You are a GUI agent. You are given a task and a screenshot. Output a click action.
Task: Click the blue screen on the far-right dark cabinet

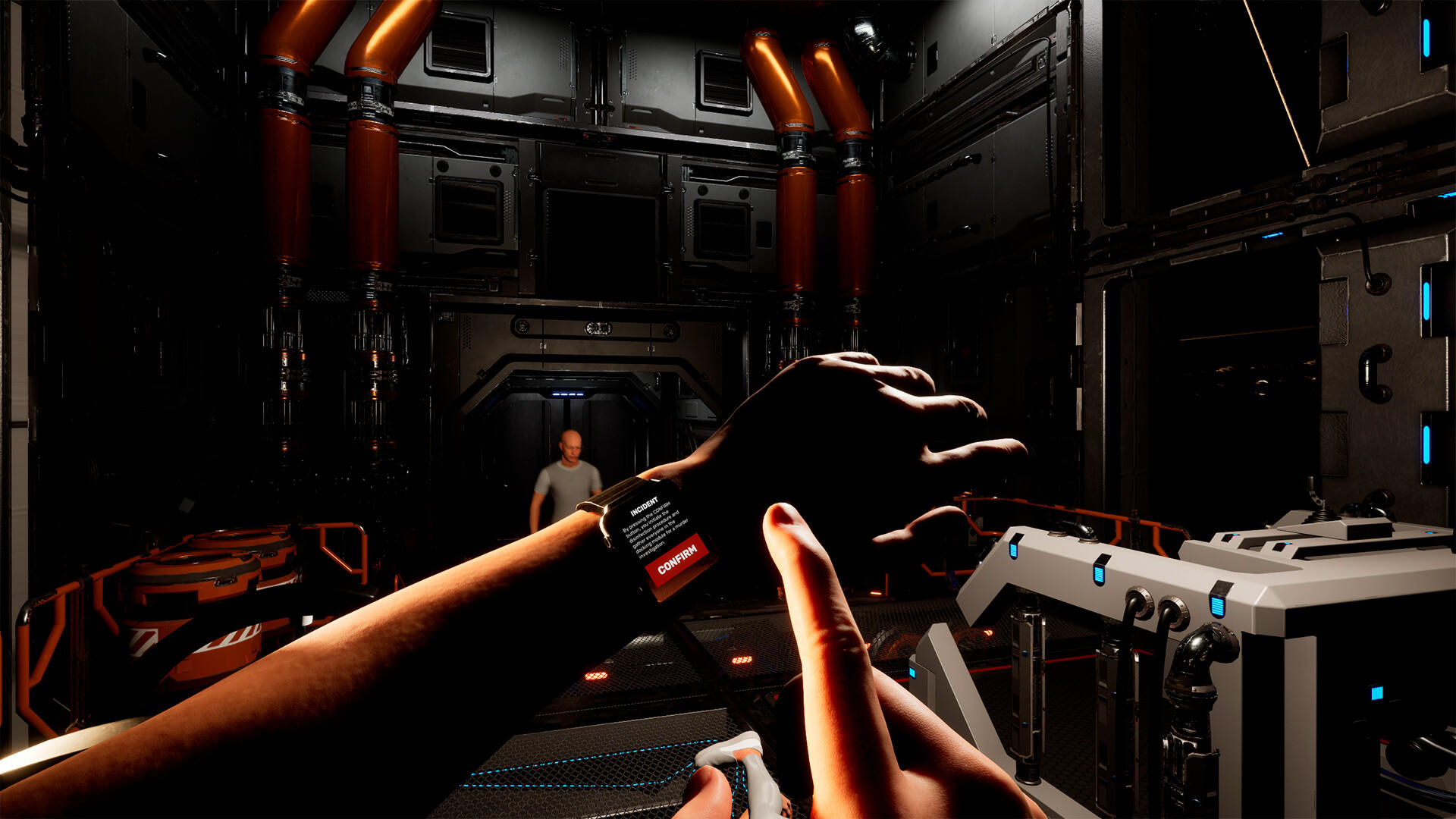point(1378,692)
